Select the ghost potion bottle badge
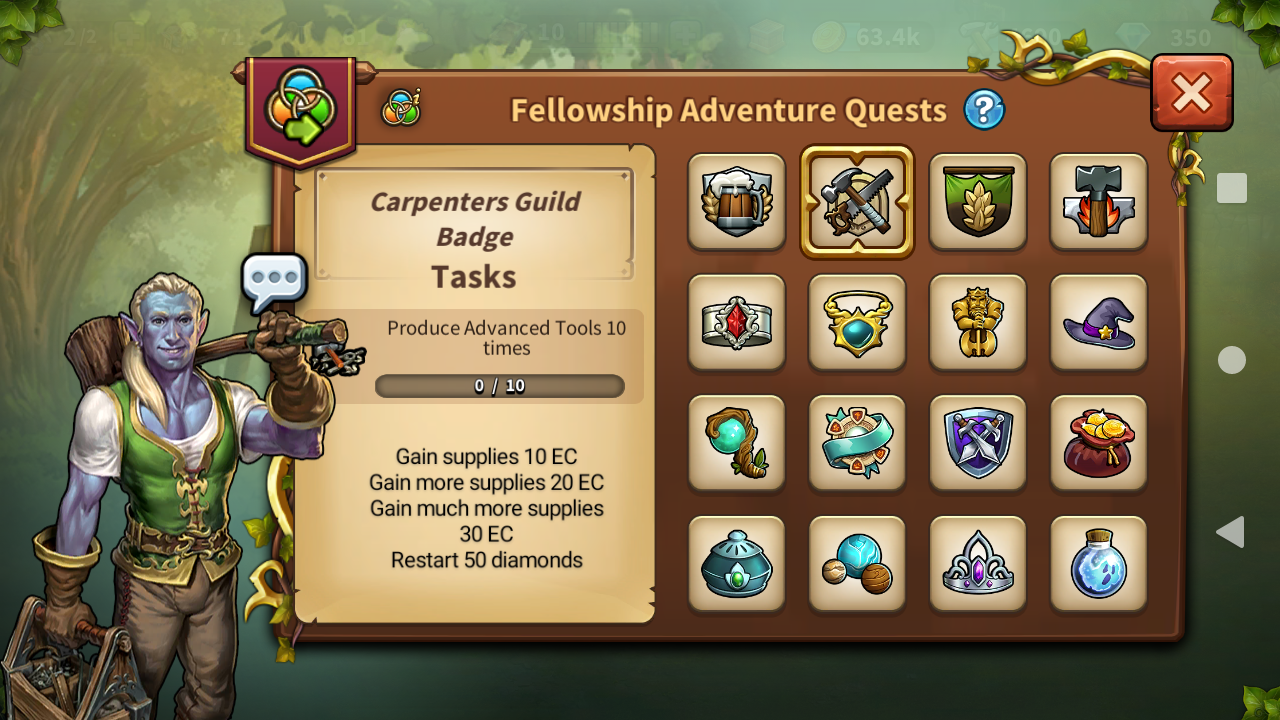 coord(1098,563)
